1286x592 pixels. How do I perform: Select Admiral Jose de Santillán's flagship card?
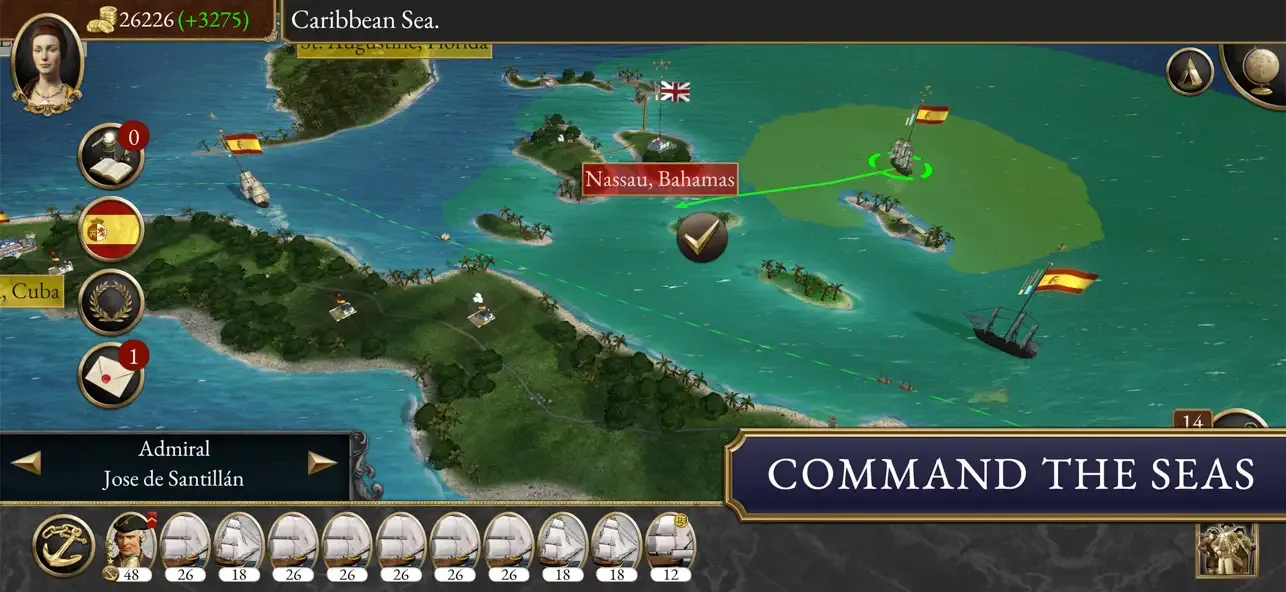(130, 545)
